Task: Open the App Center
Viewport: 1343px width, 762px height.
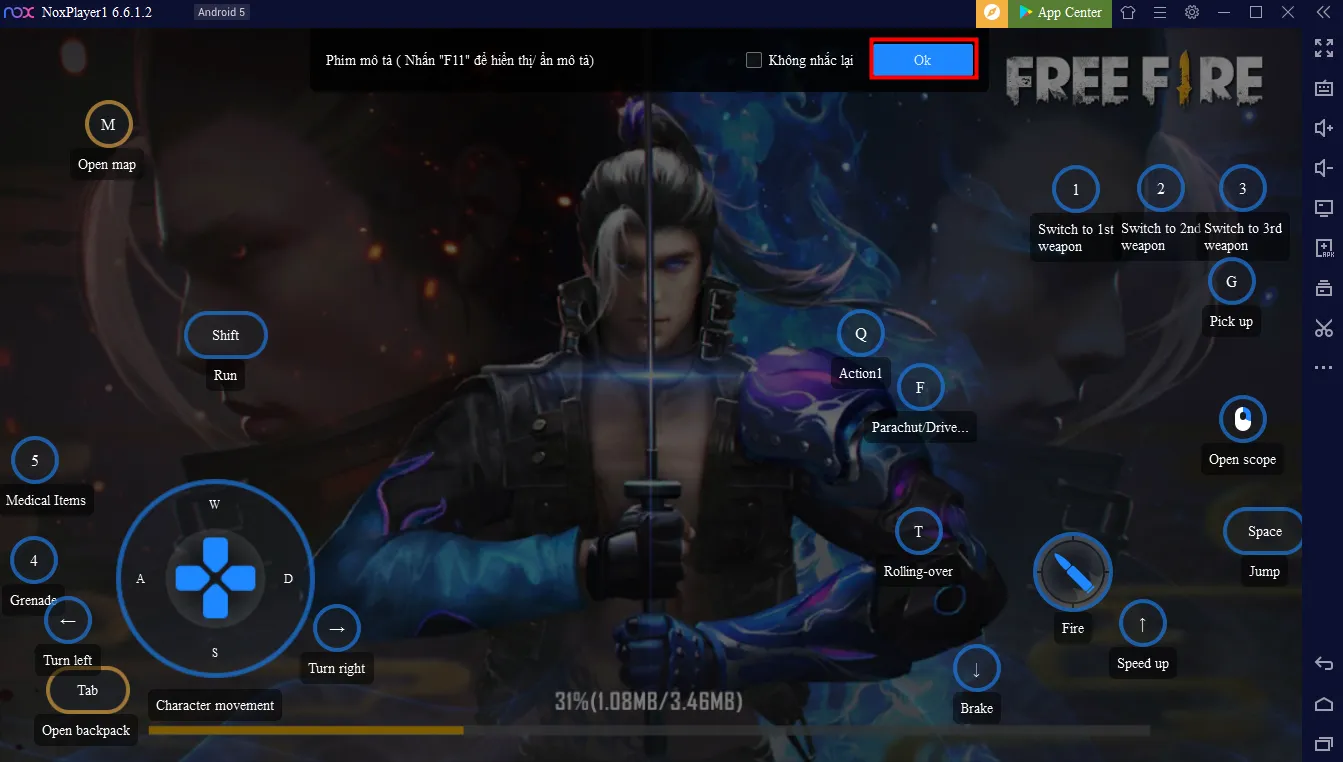Action: coord(1059,14)
